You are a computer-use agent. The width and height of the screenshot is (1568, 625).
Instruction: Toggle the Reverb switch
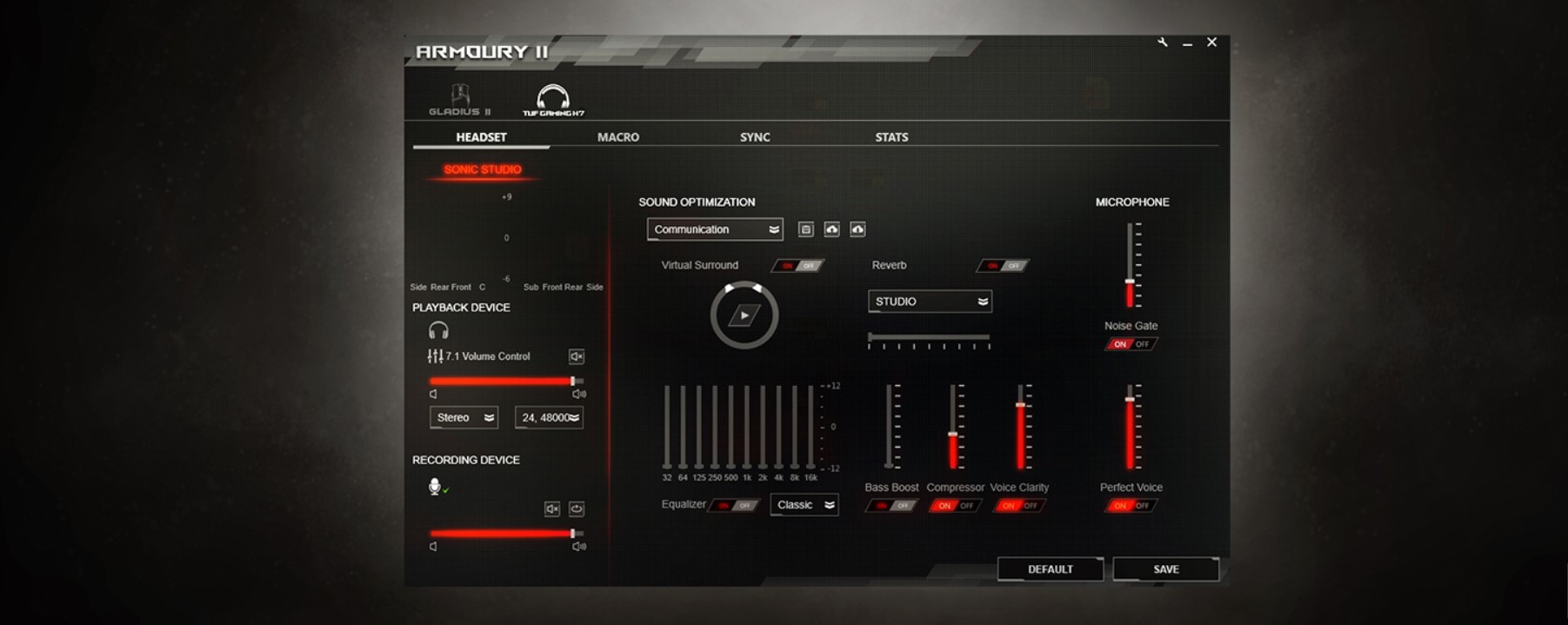tap(1003, 265)
